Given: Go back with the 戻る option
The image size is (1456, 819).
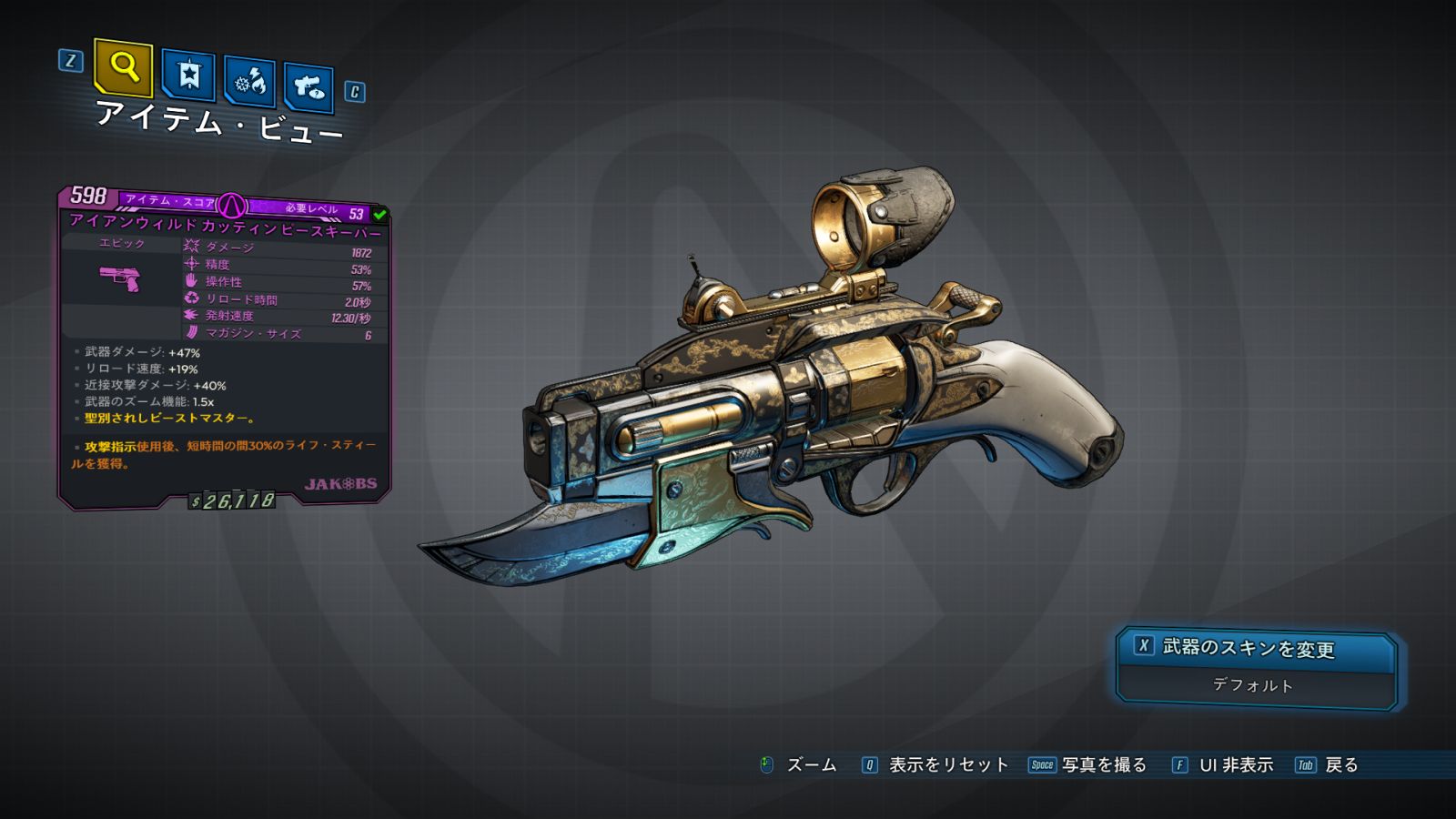Looking at the screenshot, I should click(1328, 765).
